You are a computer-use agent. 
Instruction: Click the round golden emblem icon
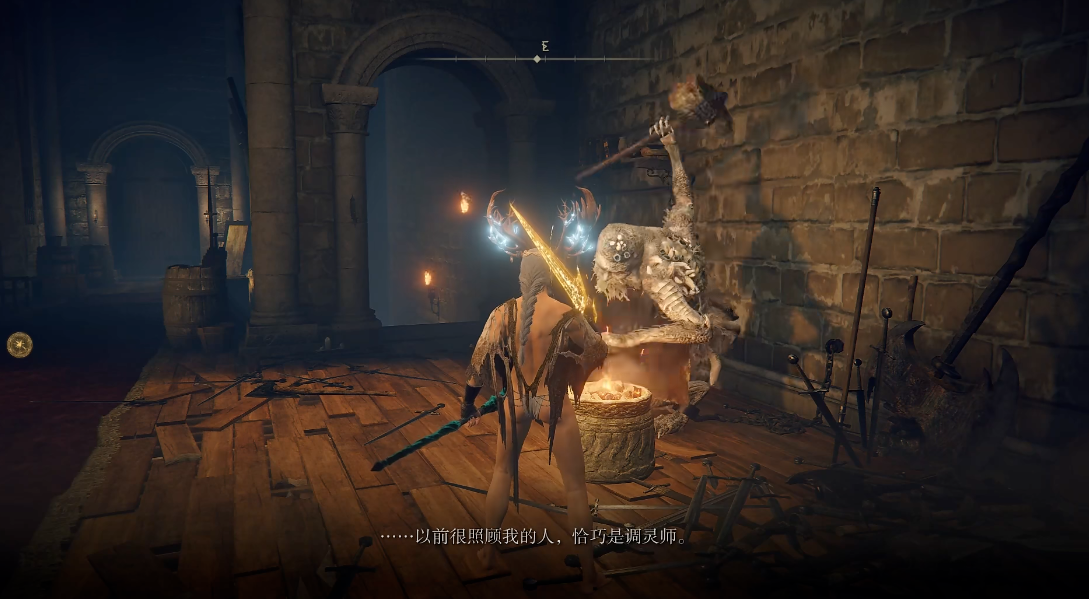pyautogui.click(x=19, y=344)
